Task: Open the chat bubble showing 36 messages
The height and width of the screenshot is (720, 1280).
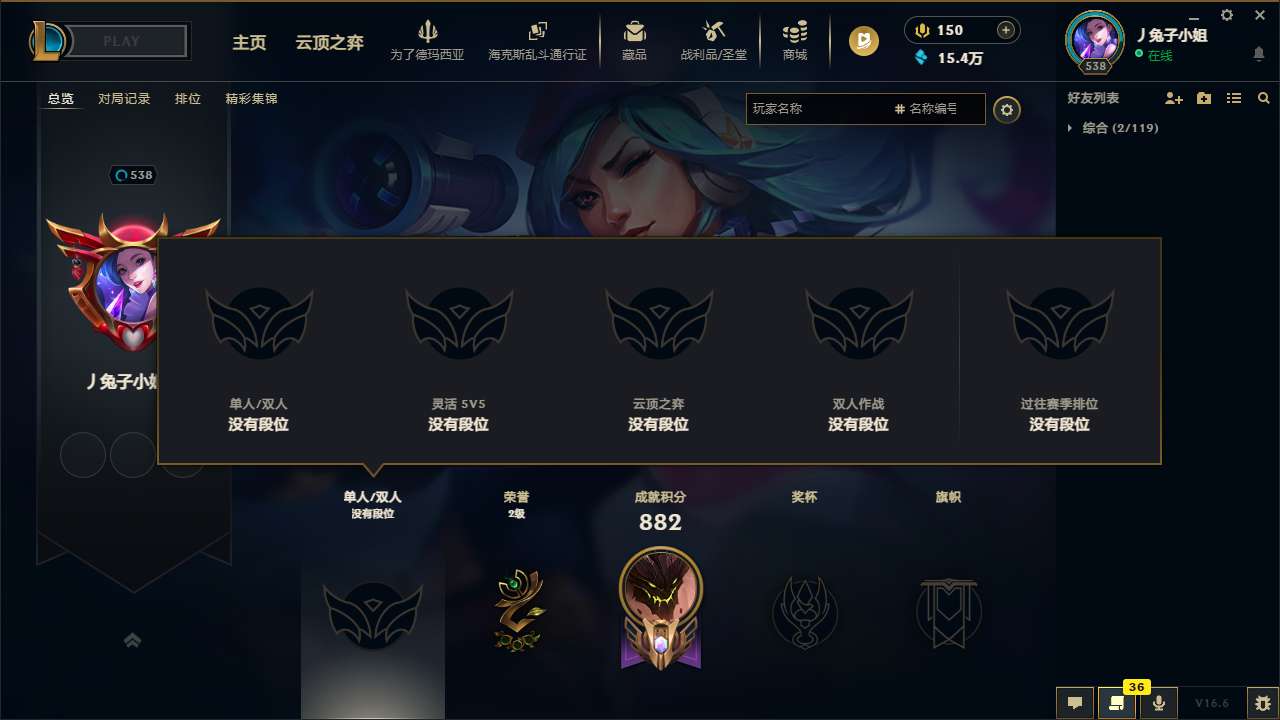Action: 1116,703
